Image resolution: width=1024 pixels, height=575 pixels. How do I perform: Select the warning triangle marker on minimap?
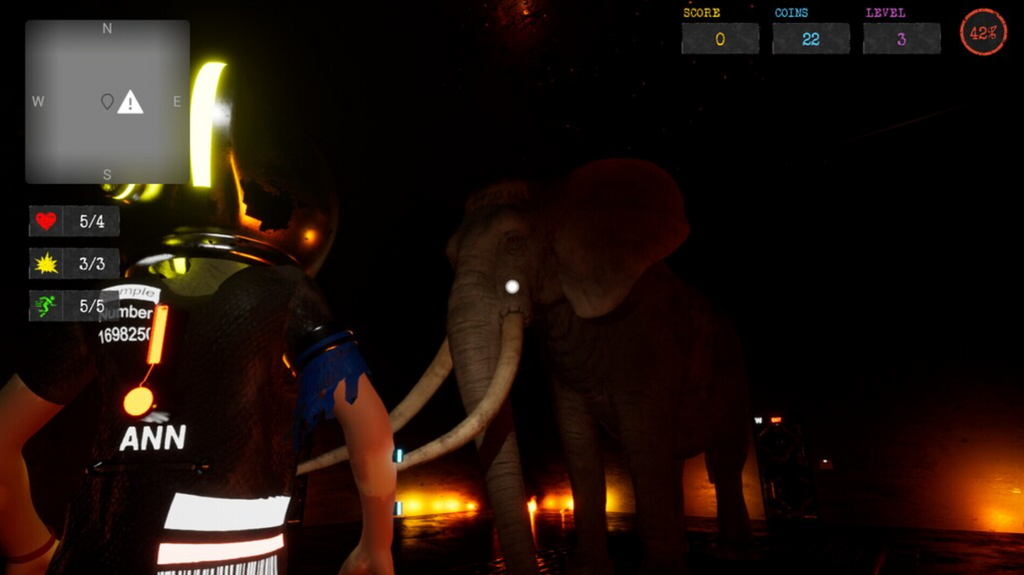pyautogui.click(x=130, y=102)
